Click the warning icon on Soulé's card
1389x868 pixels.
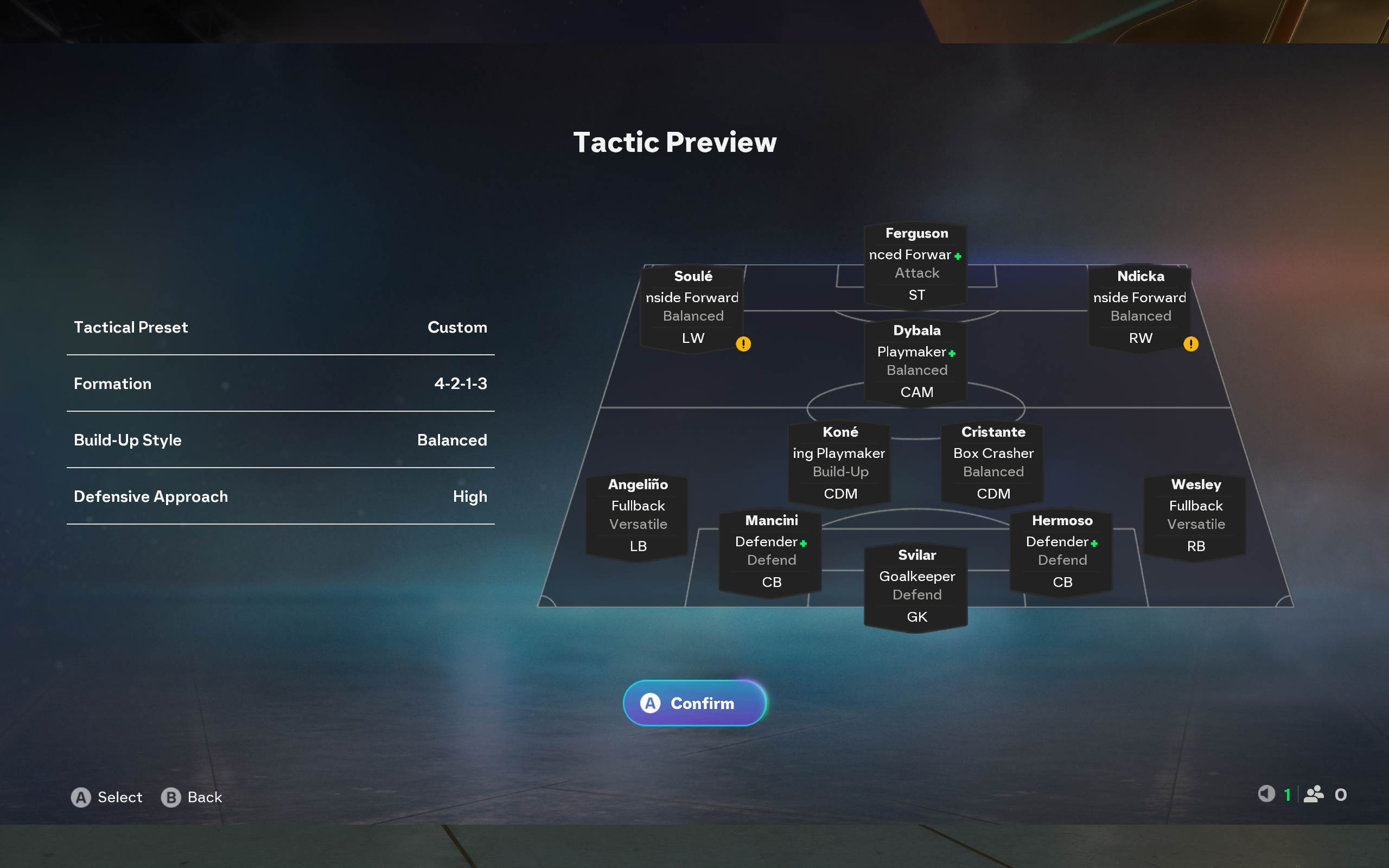click(744, 343)
